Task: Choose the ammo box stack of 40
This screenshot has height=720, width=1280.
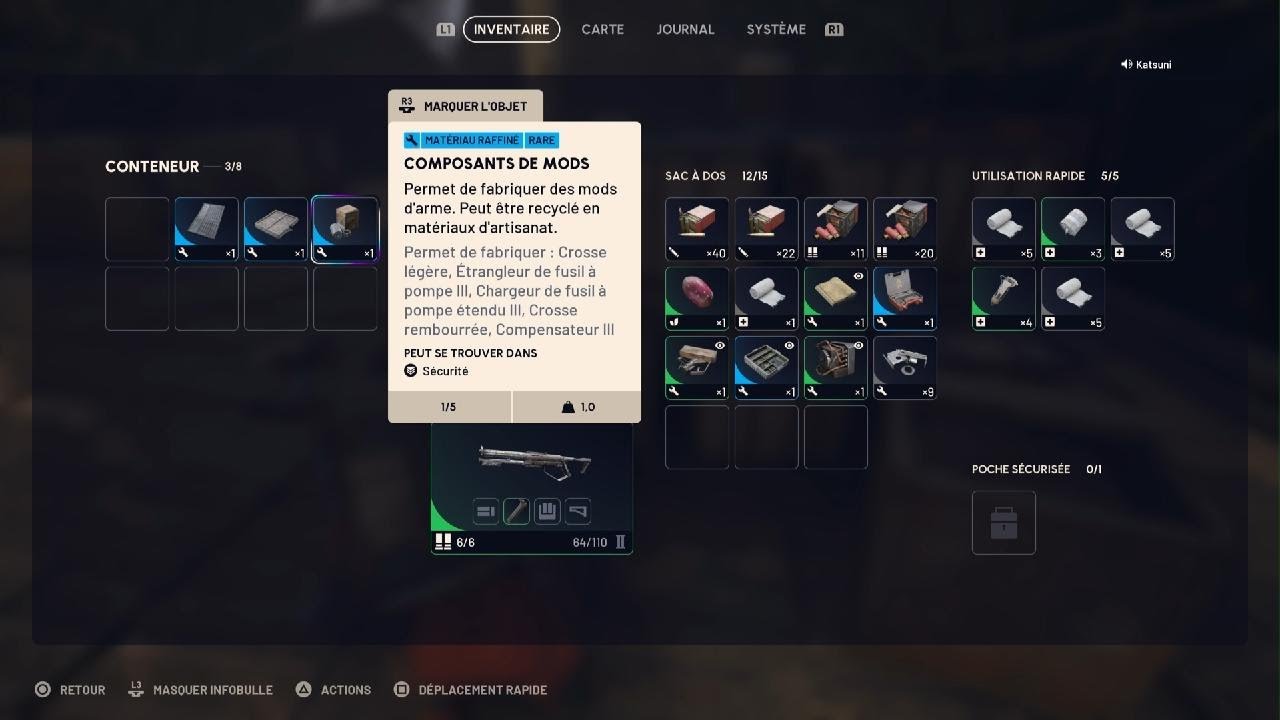Action: 697,229
